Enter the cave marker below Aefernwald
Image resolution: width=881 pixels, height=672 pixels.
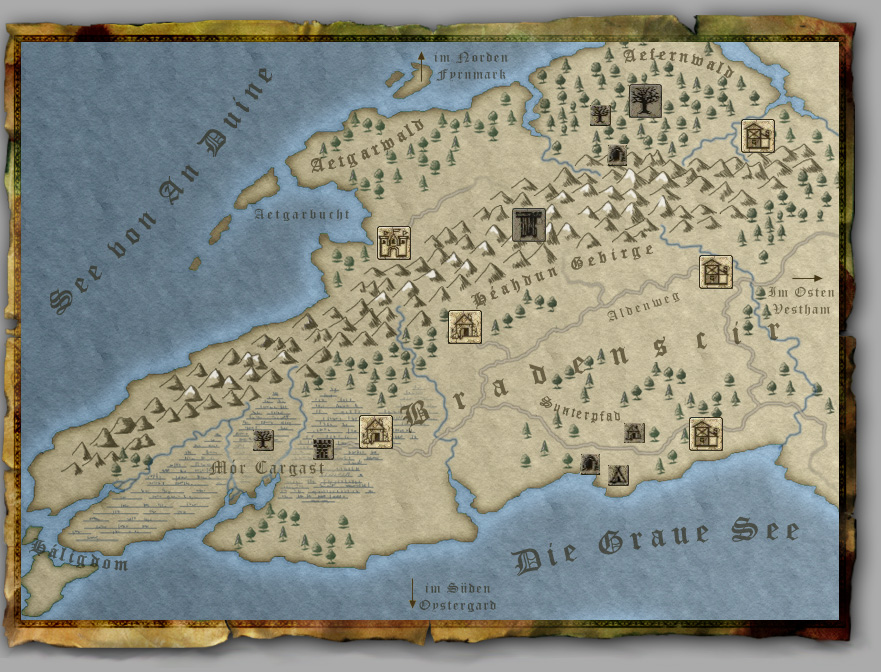(x=617, y=155)
